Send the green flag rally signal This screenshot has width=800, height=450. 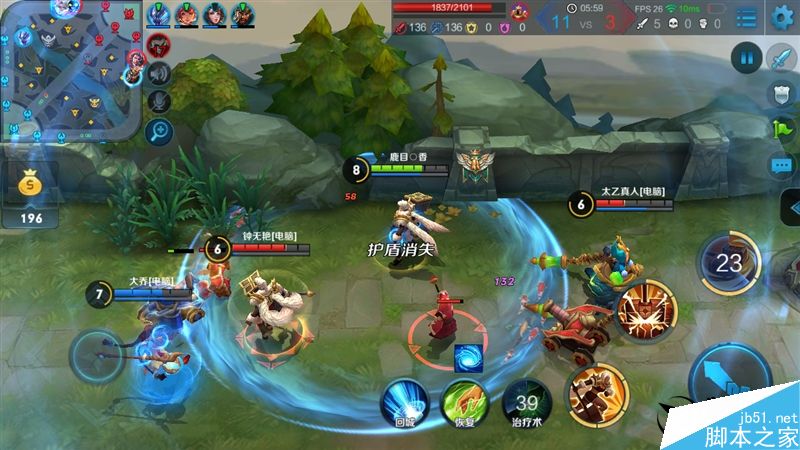[x=781, y=130]
